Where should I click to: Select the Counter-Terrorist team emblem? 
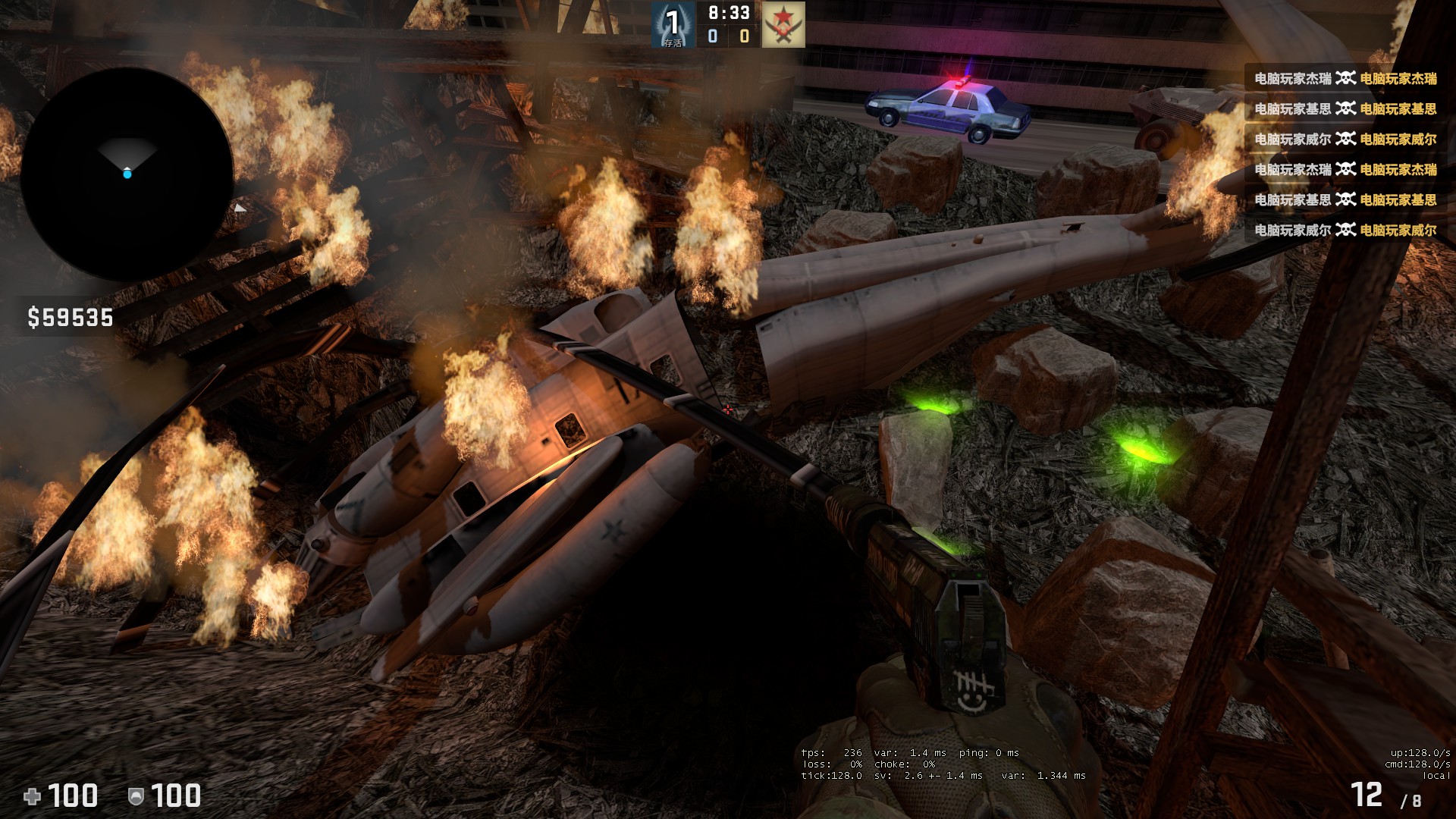(673, 24)
